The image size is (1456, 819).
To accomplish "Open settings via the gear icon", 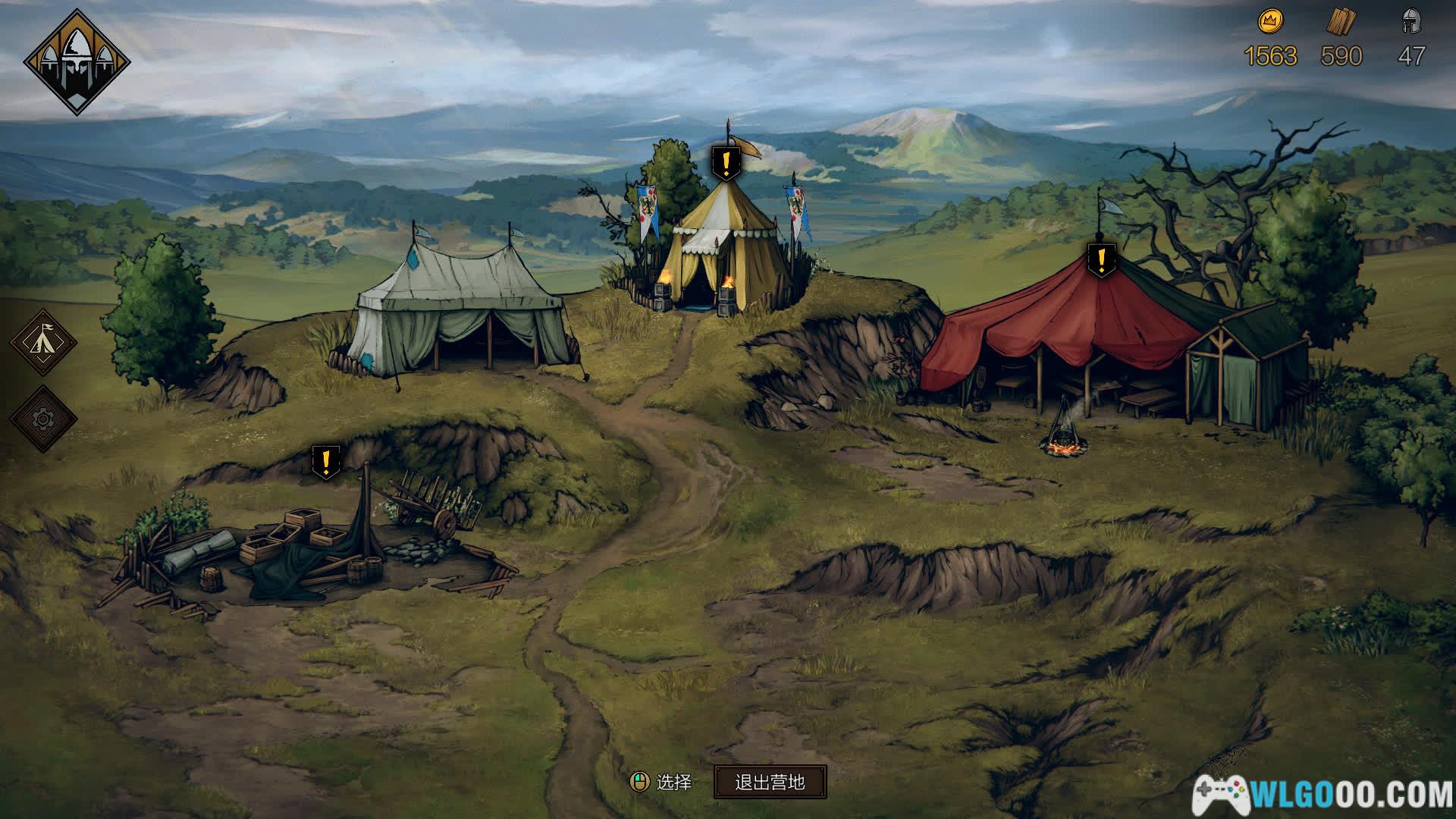I will pyautogui.click(x=43, y=419).
